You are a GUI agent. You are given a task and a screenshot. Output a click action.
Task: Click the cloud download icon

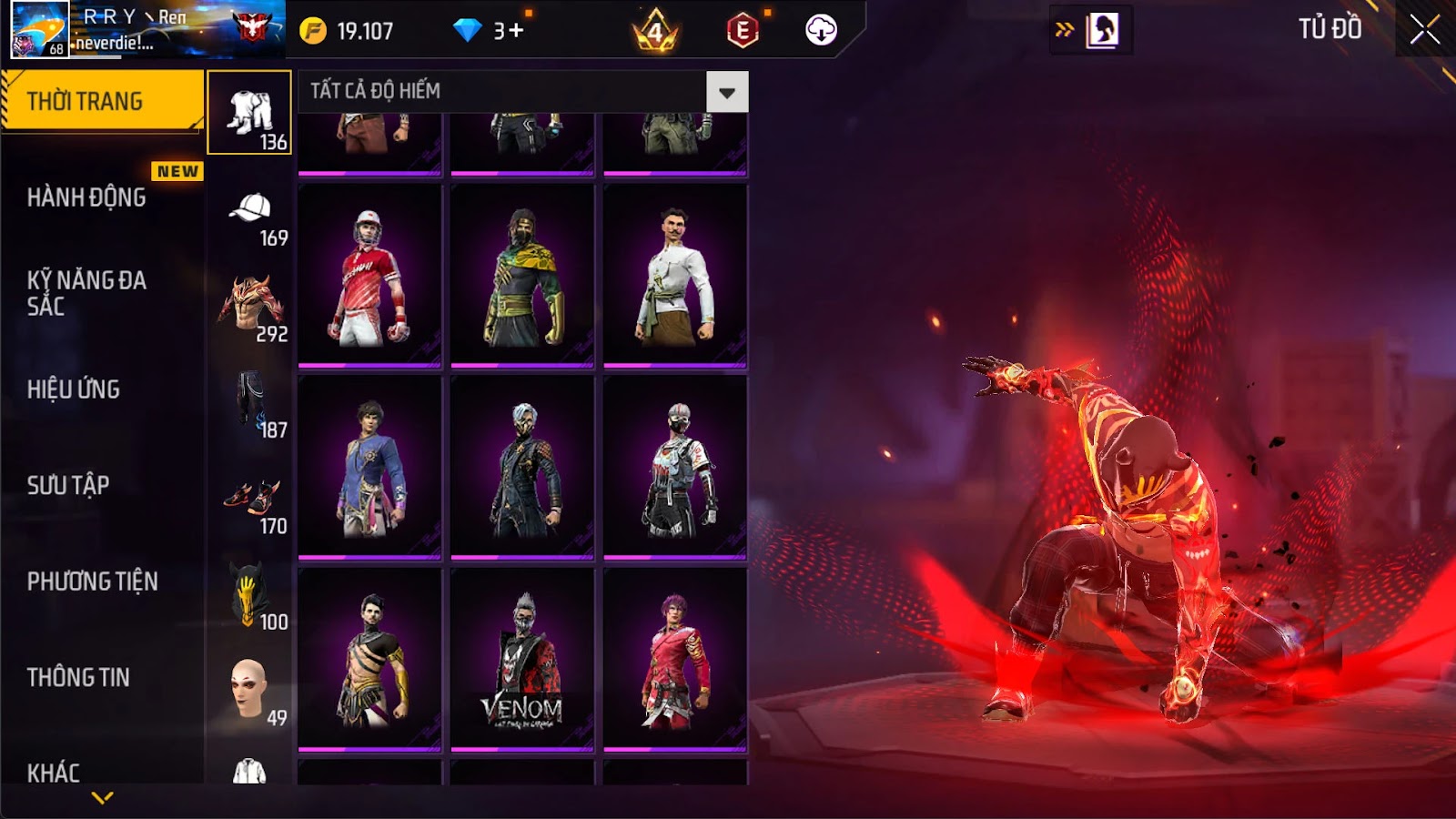point(821,30)
